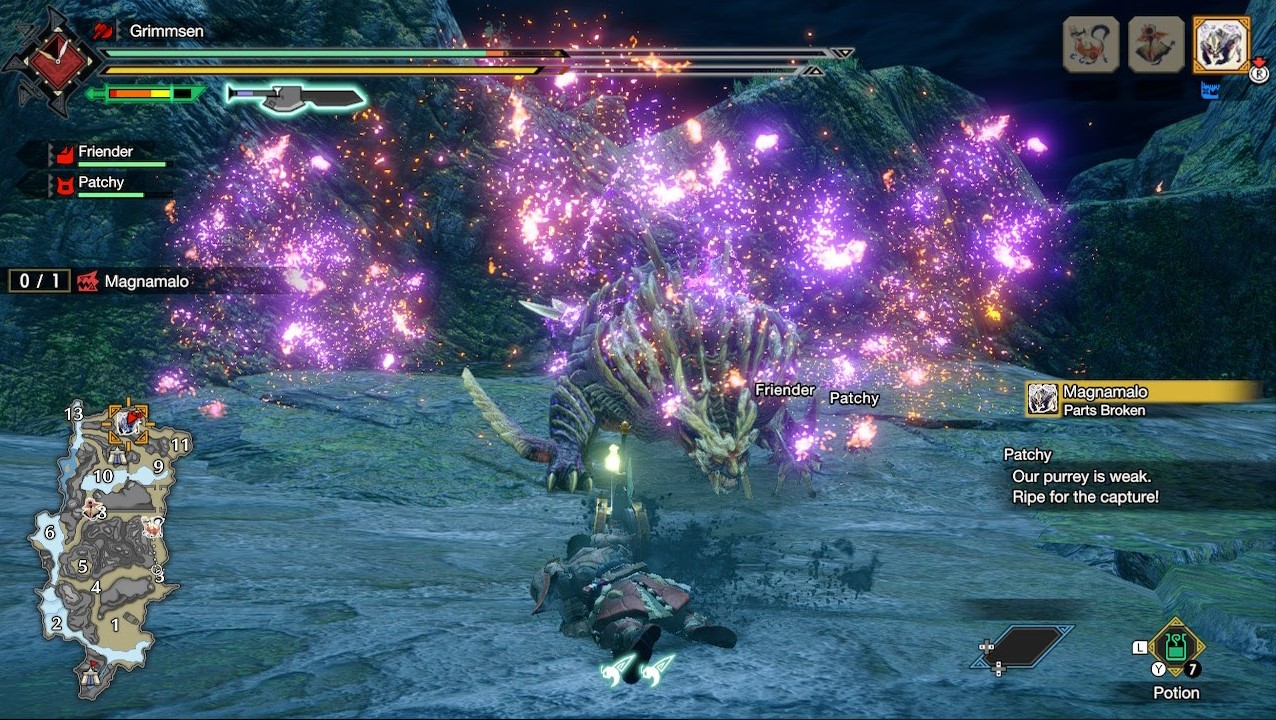This screenshot has width=1276, height=720.
Task: Select the middle monster icon
Action: (x=1156, y=44)
